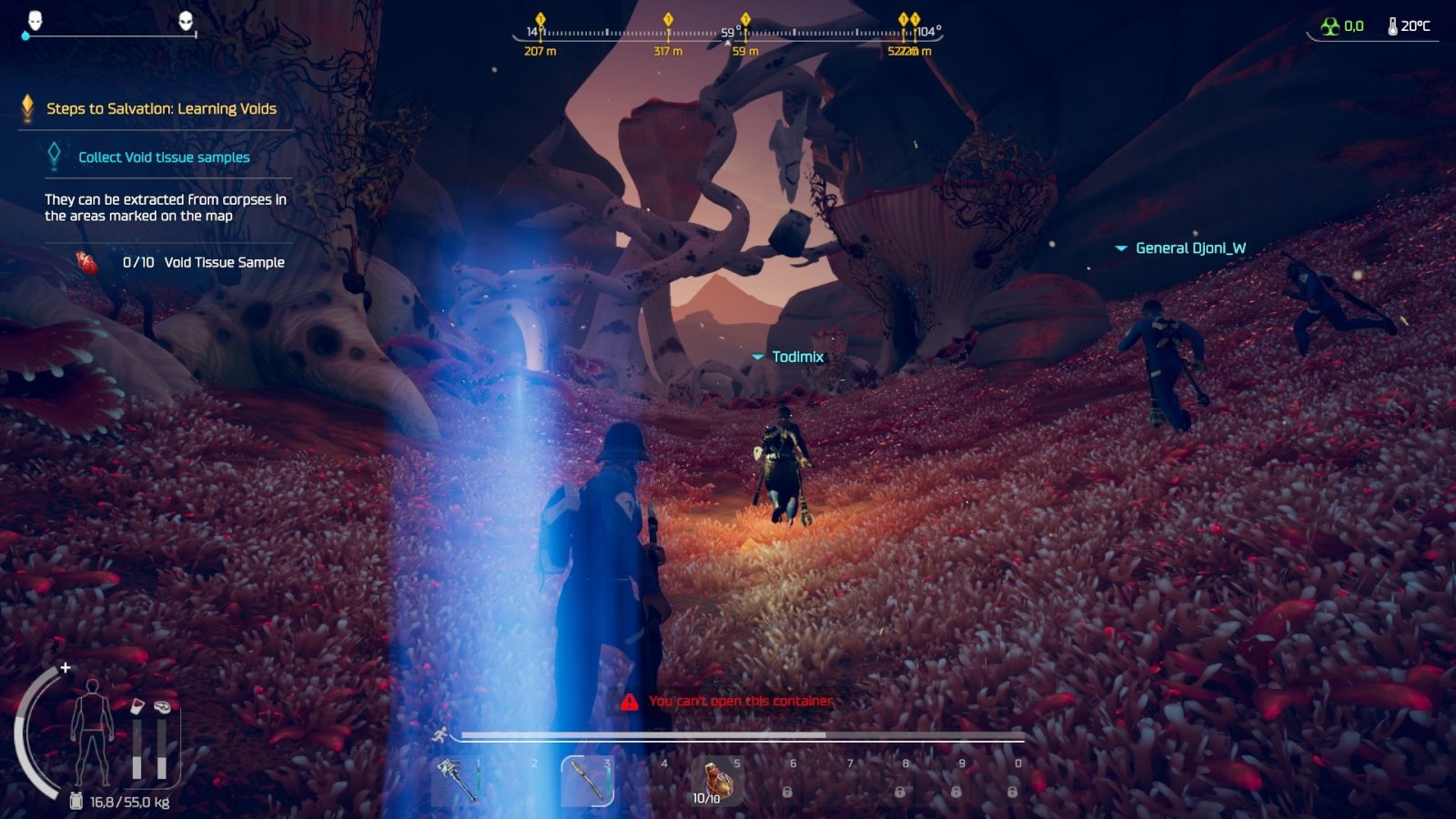Select the hammer tool in hotbar slot 1
1456x819 pixels.
click(456, 780)
